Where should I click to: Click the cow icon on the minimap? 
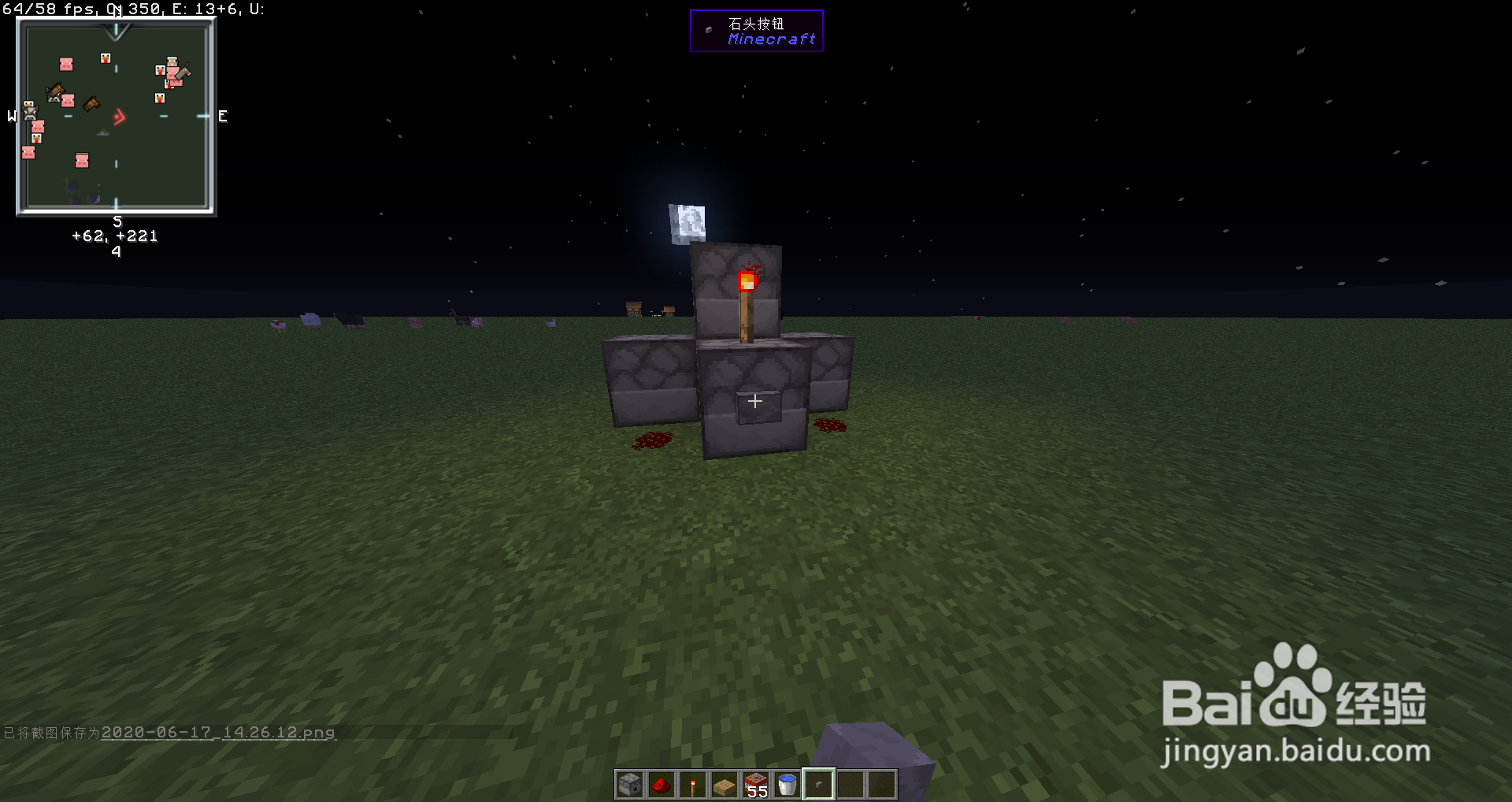pyautogui.click(x=29, y=113)
